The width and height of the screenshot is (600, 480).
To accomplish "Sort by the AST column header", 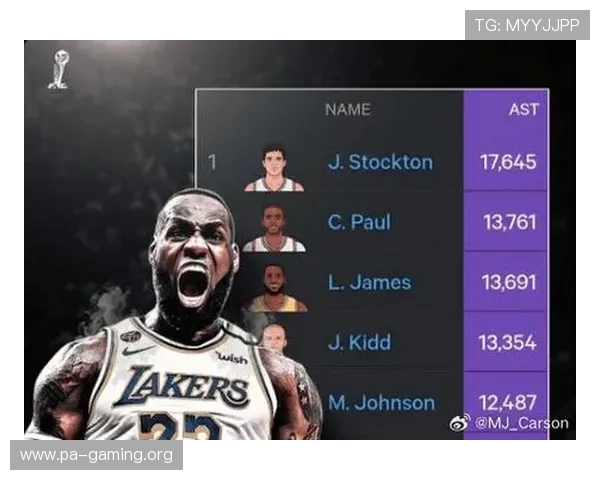I will 523,109.
